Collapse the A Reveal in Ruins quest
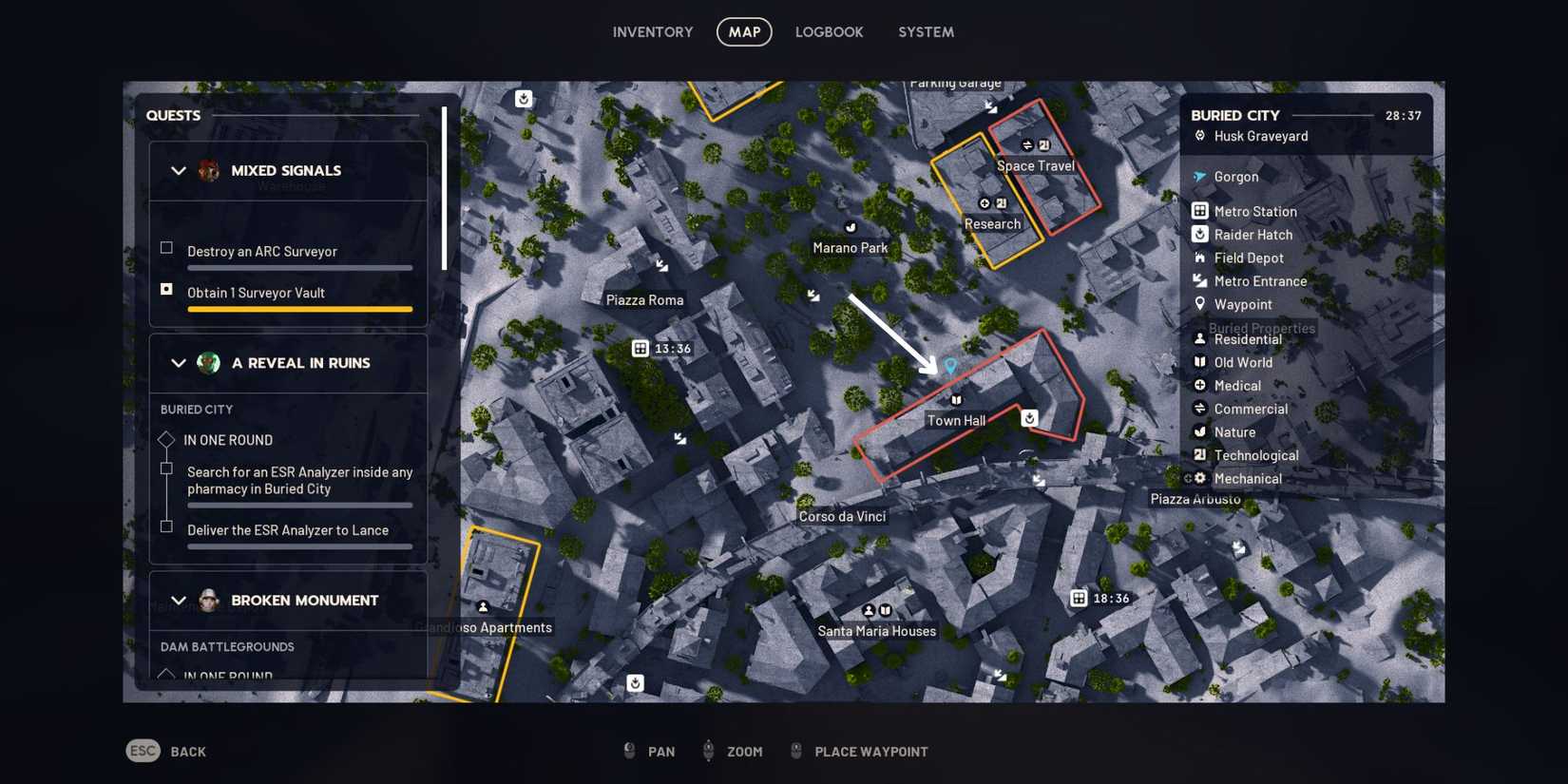The width and height of the screenshot is (1568, 784). click(178, 363)
